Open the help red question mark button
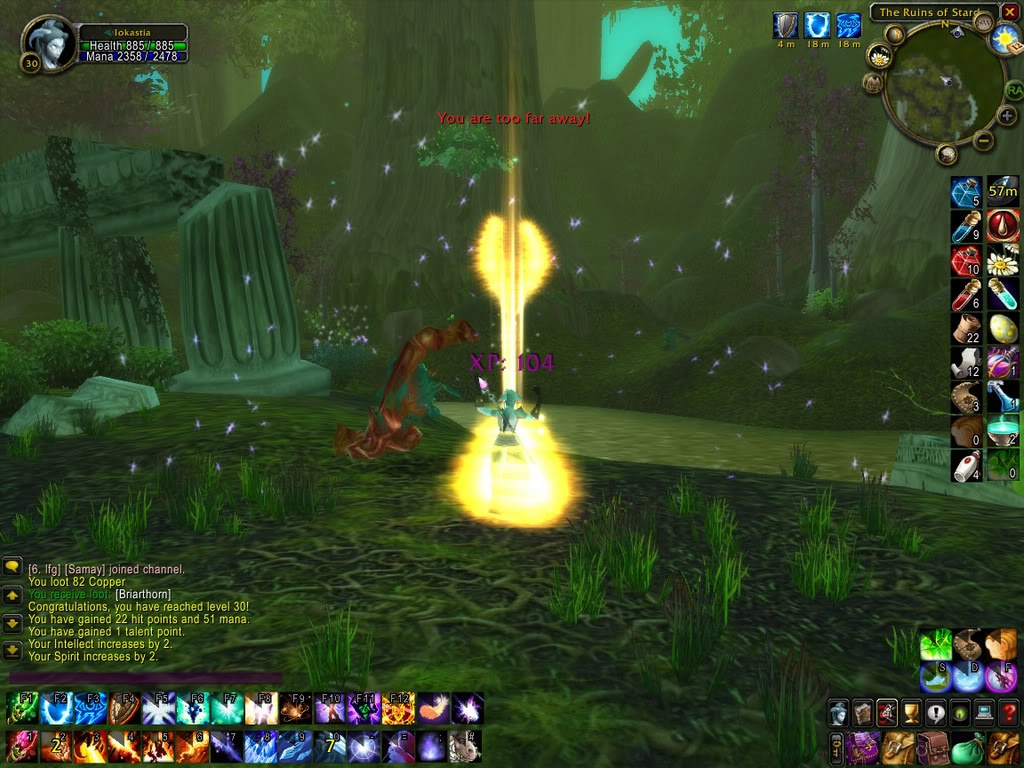 click(1008, 712)
